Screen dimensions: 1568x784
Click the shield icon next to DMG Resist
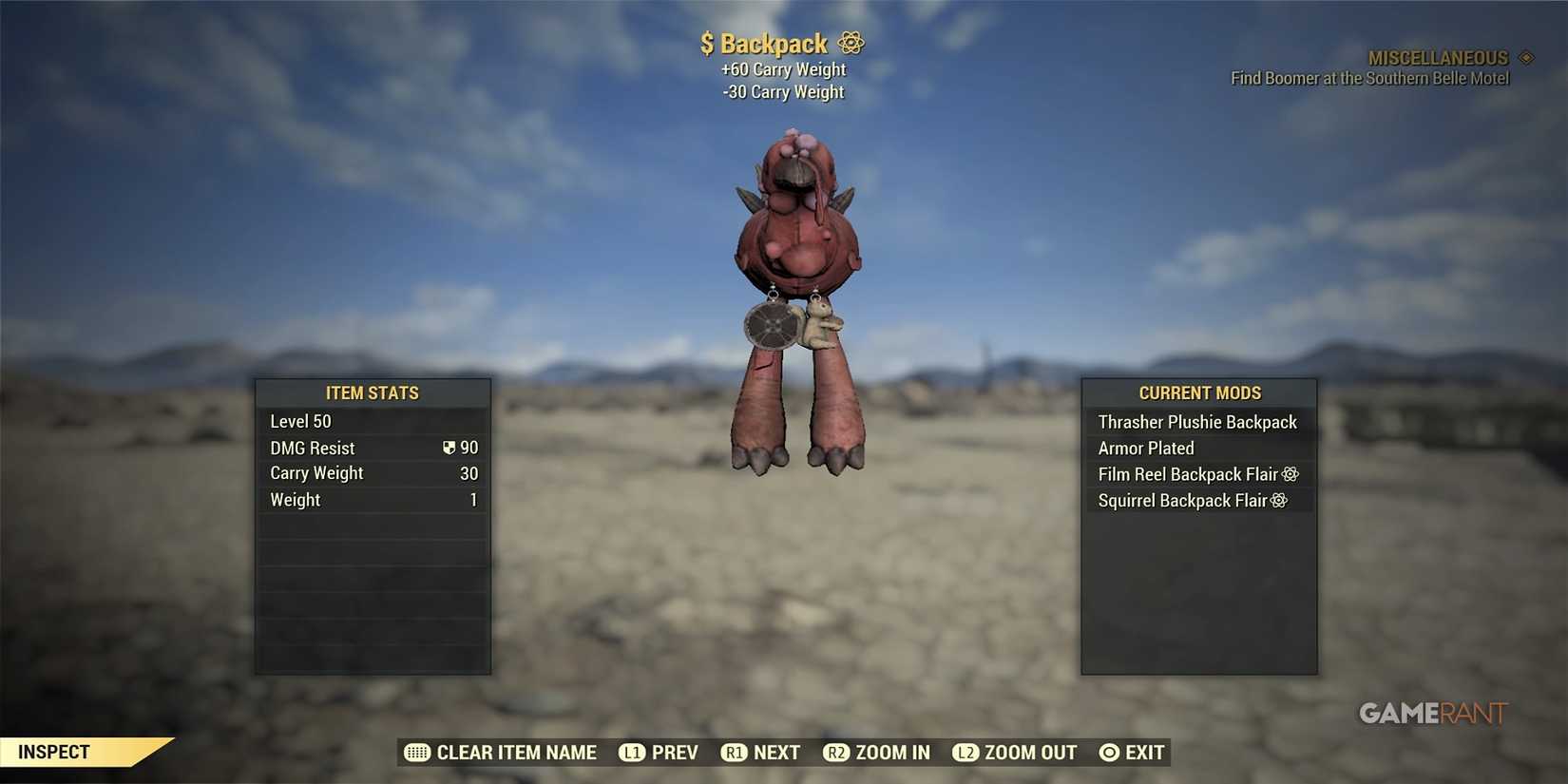[447, 447]
